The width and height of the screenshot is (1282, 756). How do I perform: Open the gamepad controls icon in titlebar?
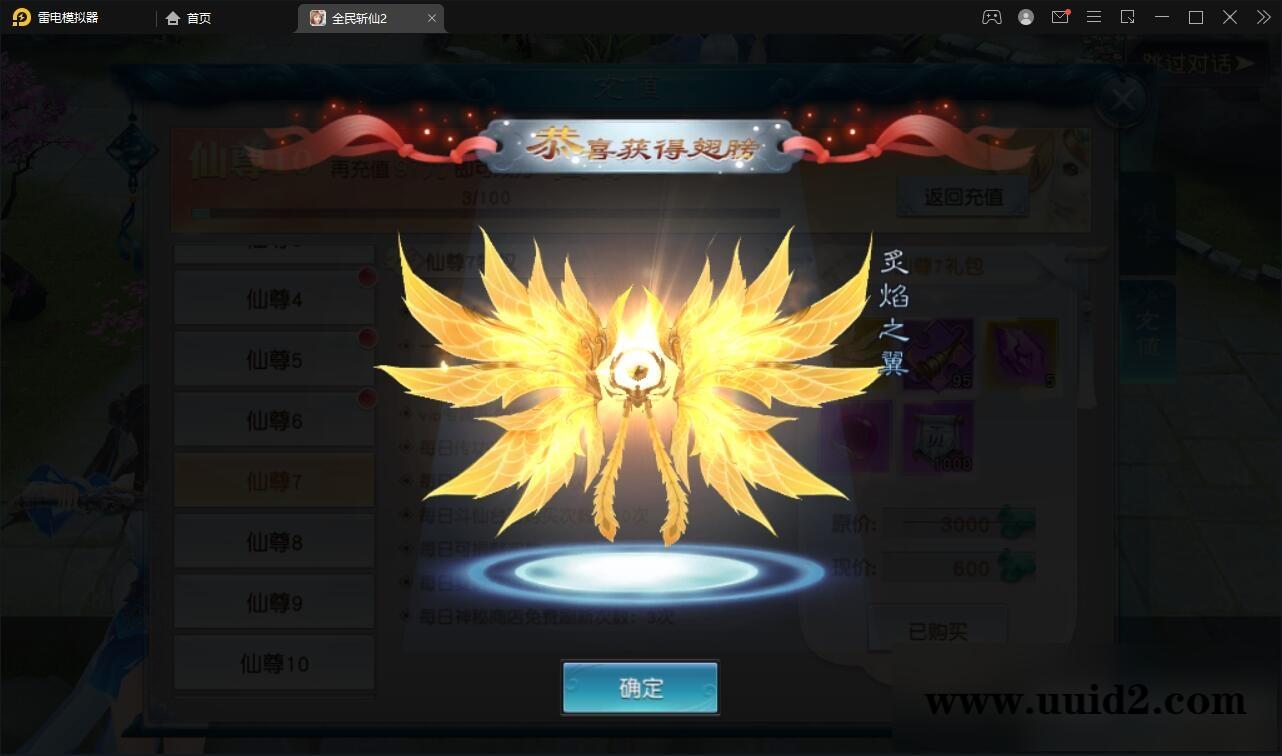coord(992,17)
